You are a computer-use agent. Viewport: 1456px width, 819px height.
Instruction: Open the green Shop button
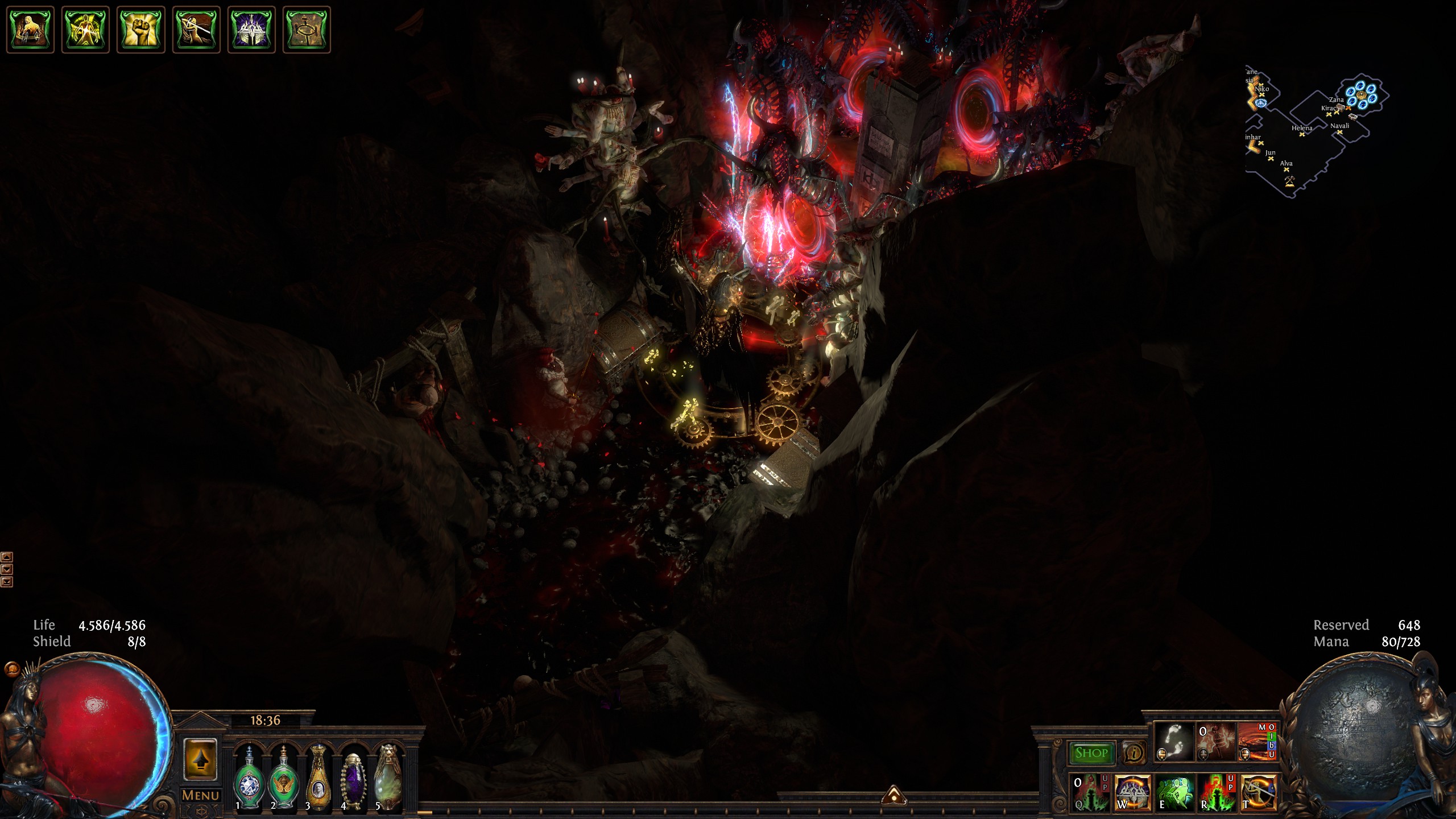coord(1091,753)
